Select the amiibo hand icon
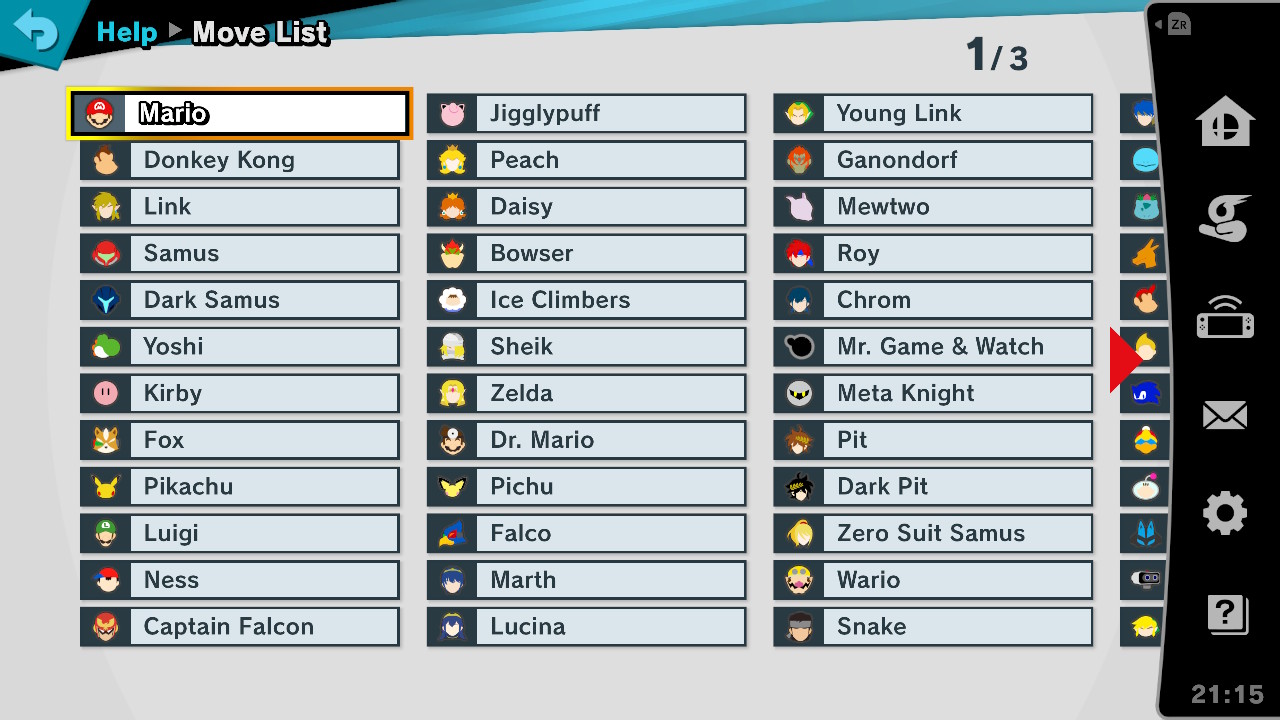The width and height of the screenshot is (1280, 720). (1224, 218)
